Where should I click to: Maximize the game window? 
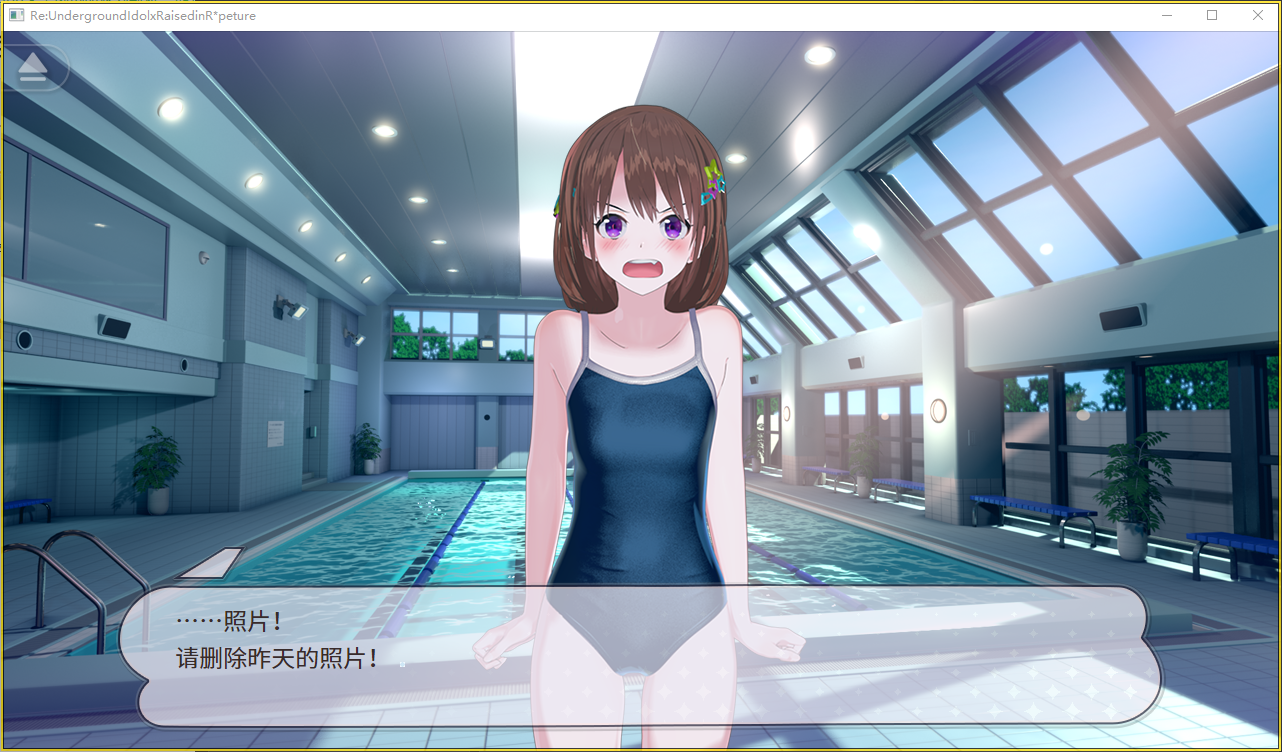(x=1212, y=15)
